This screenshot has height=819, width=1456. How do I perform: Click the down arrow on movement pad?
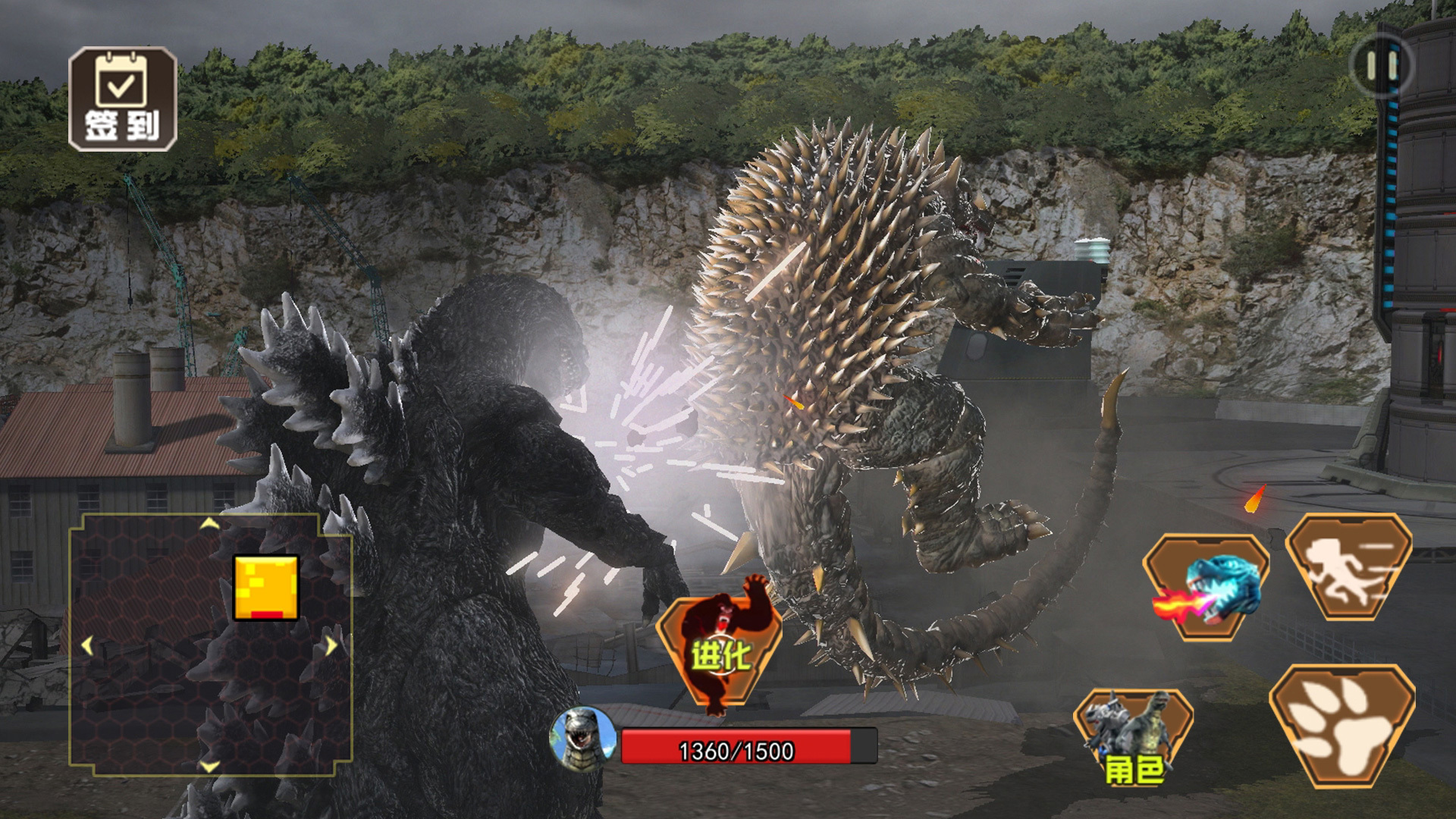[209, 766]
